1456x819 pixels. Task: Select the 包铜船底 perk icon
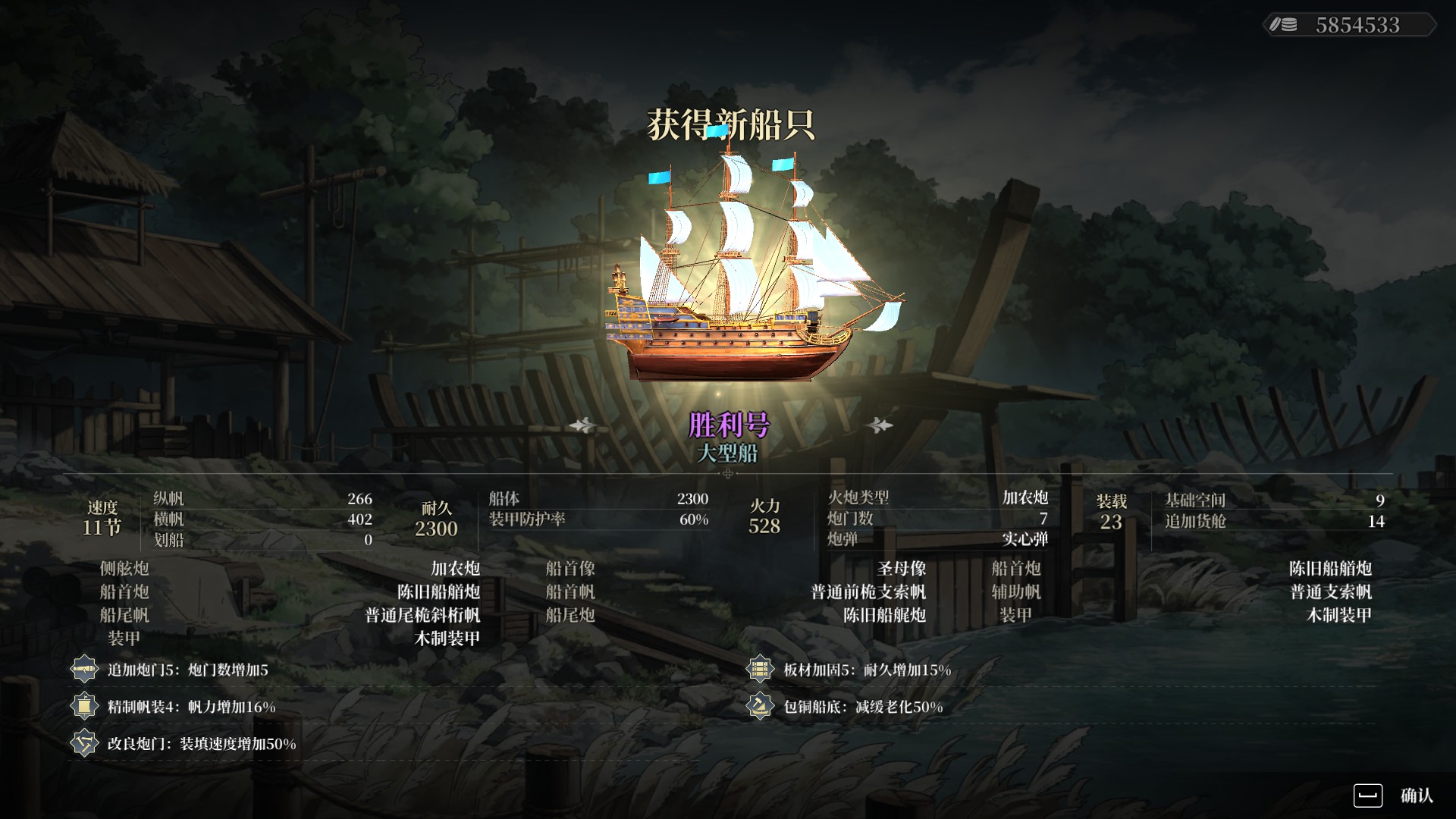click(759, 707)
